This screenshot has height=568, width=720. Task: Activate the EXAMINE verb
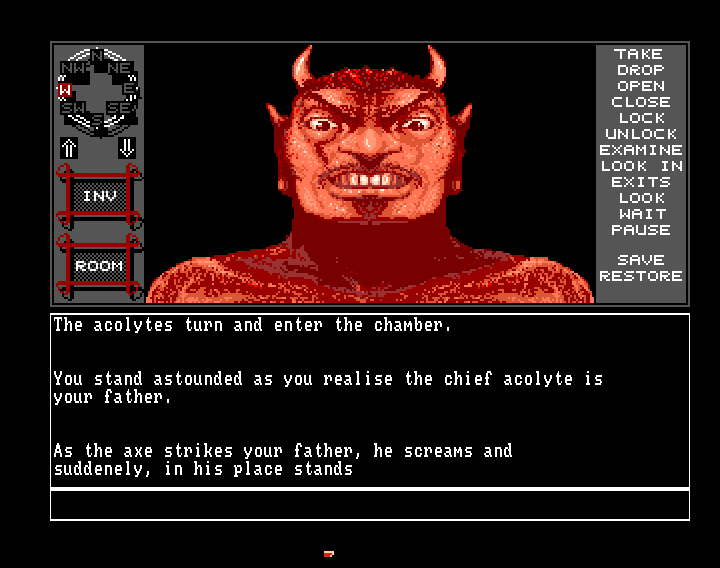640,150
